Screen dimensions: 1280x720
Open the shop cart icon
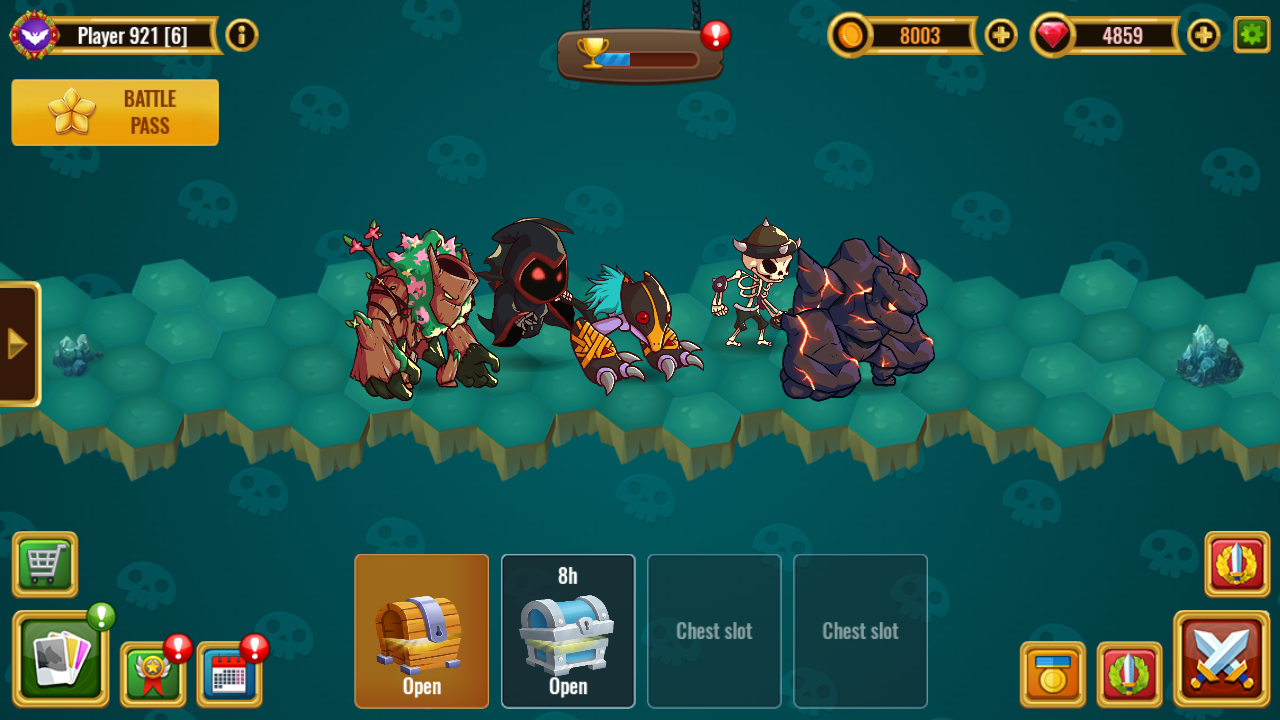pos(44,565)
